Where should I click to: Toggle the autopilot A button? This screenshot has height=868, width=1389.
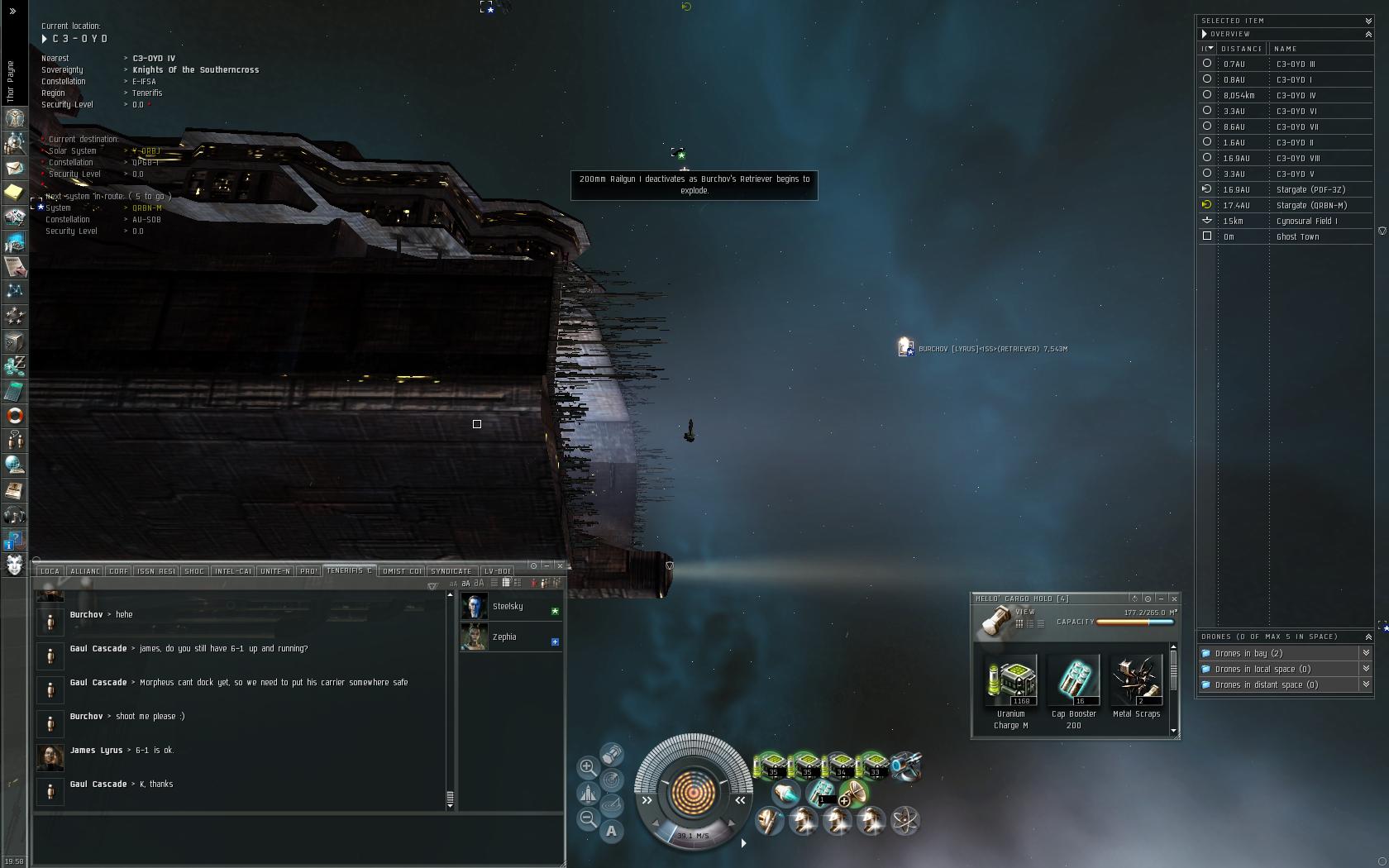[611, 832]
